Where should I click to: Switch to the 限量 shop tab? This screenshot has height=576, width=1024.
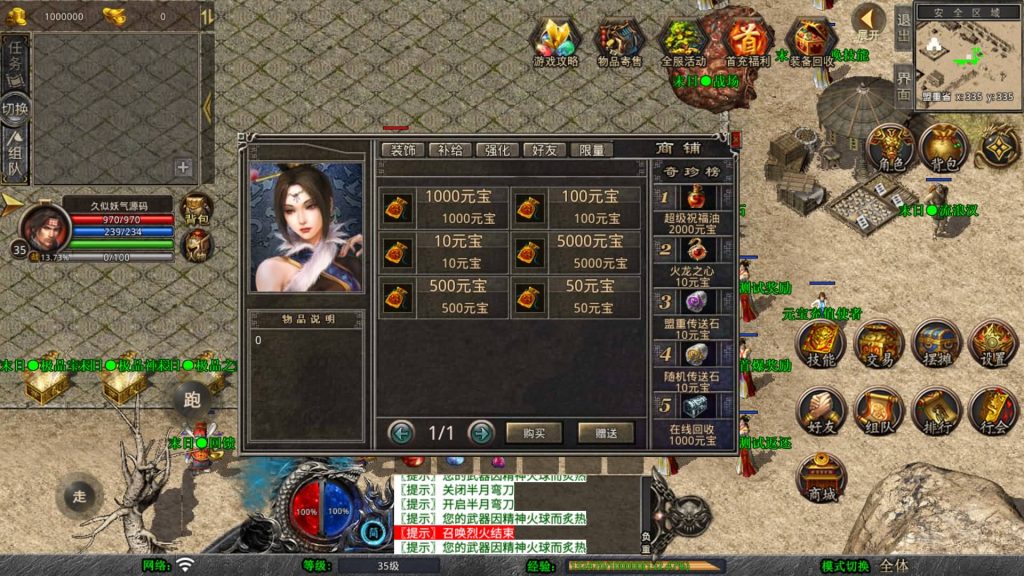tap(591, 150)
